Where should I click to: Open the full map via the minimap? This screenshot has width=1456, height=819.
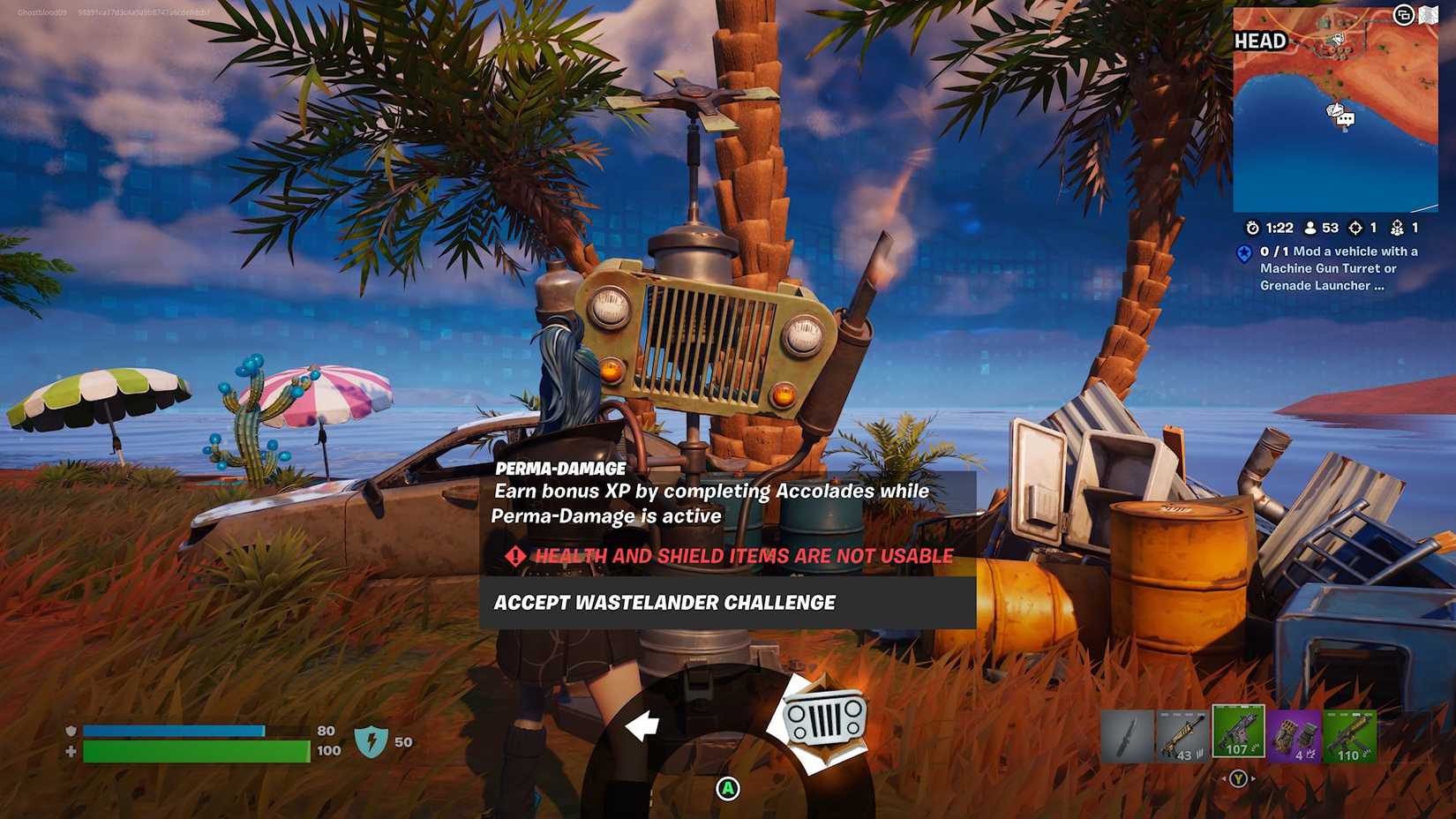coord(1335,106)
